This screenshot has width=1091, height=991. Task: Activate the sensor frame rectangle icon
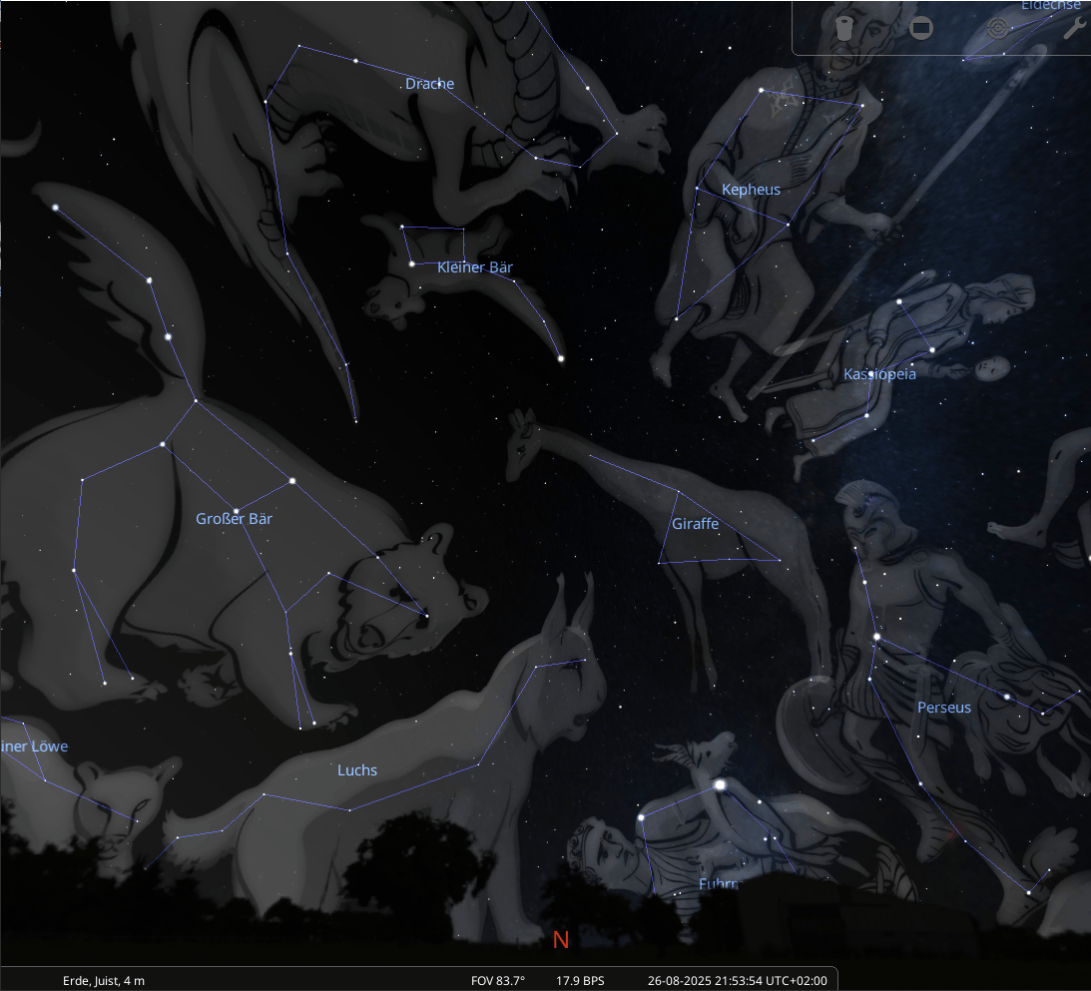(x=921, y=28)
